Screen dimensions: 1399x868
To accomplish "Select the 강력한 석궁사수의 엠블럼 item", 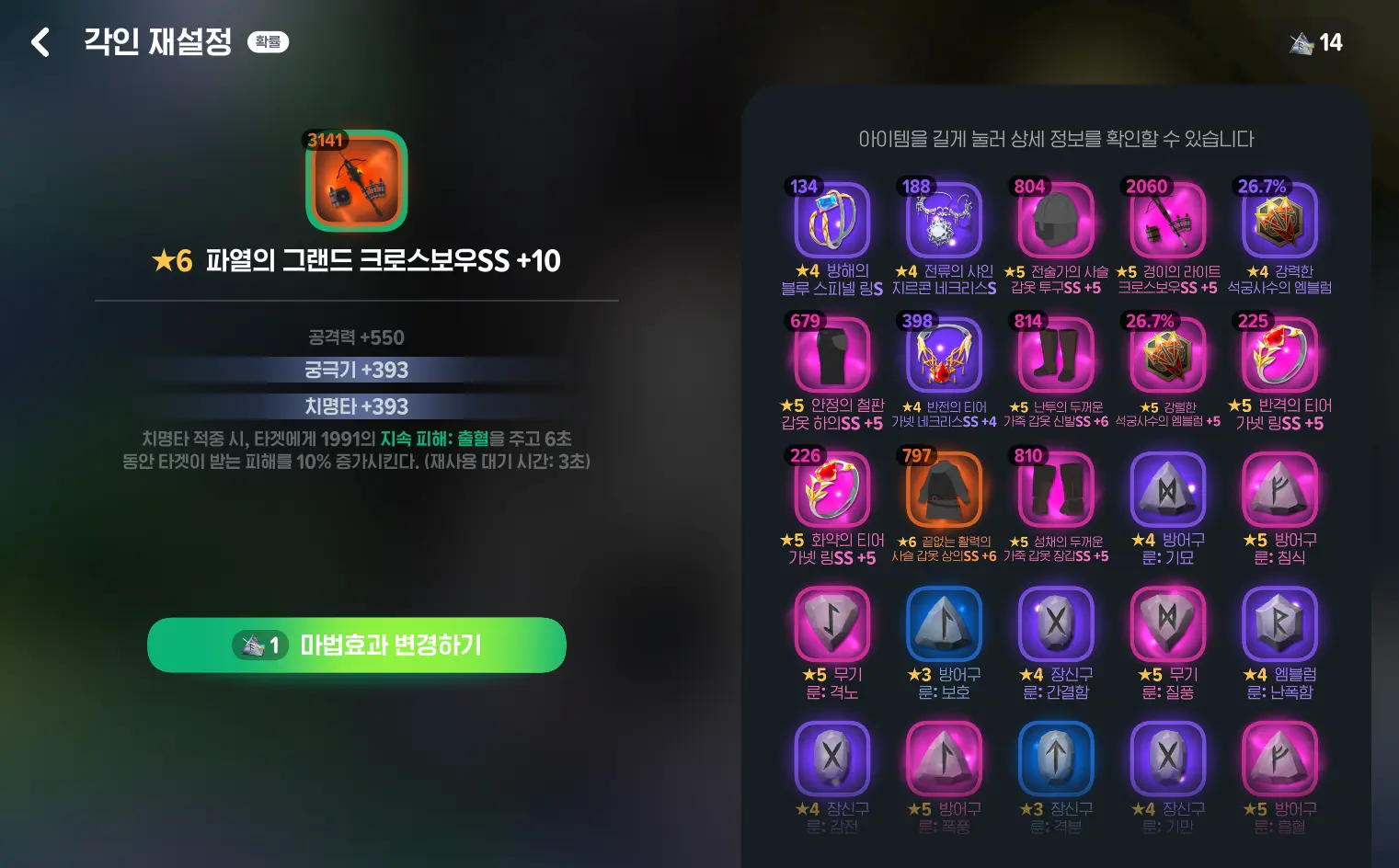I will click(x=1280, y=221).
